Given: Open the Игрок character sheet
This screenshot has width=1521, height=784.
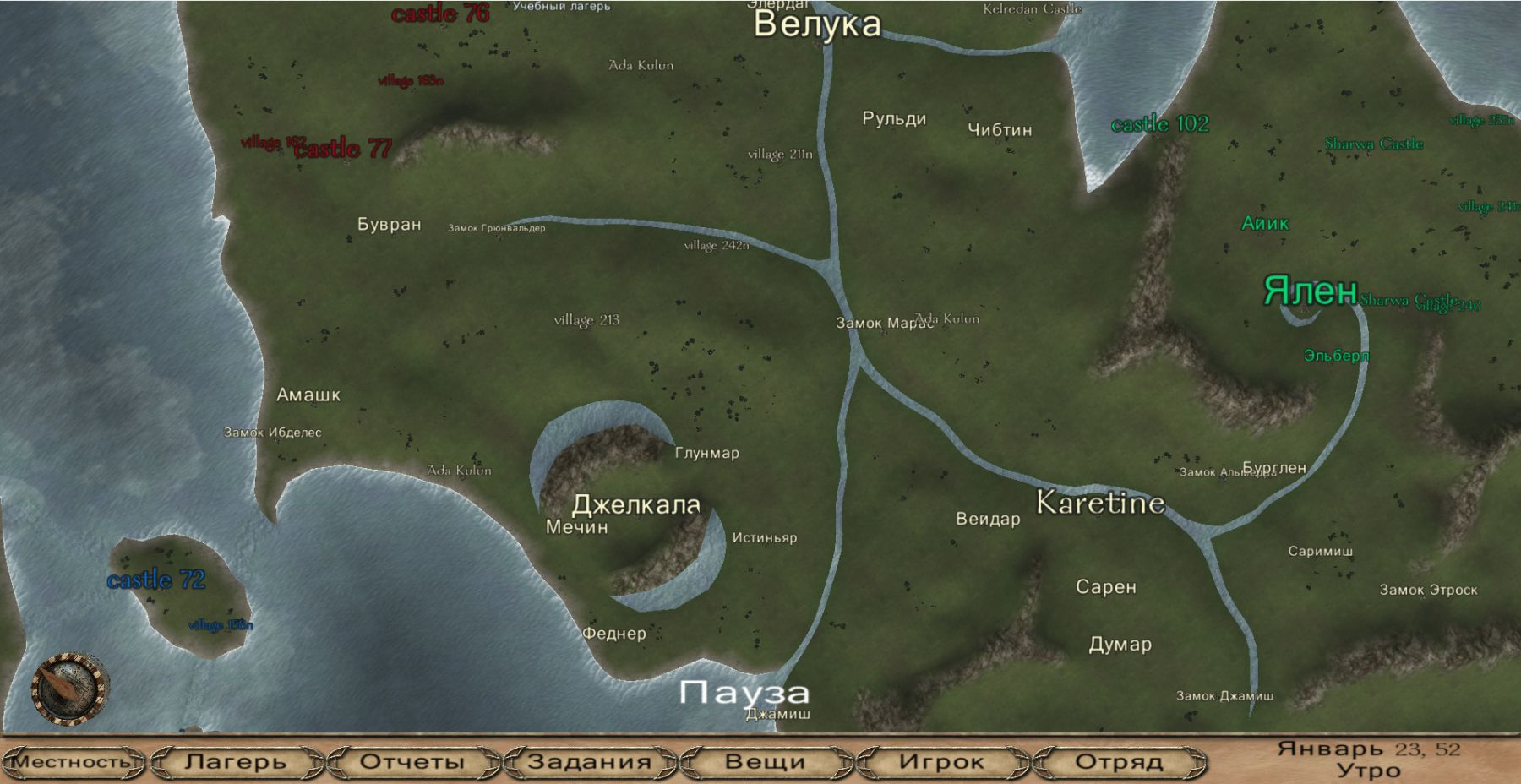Looking at the screenshot, I should point(941,761).
